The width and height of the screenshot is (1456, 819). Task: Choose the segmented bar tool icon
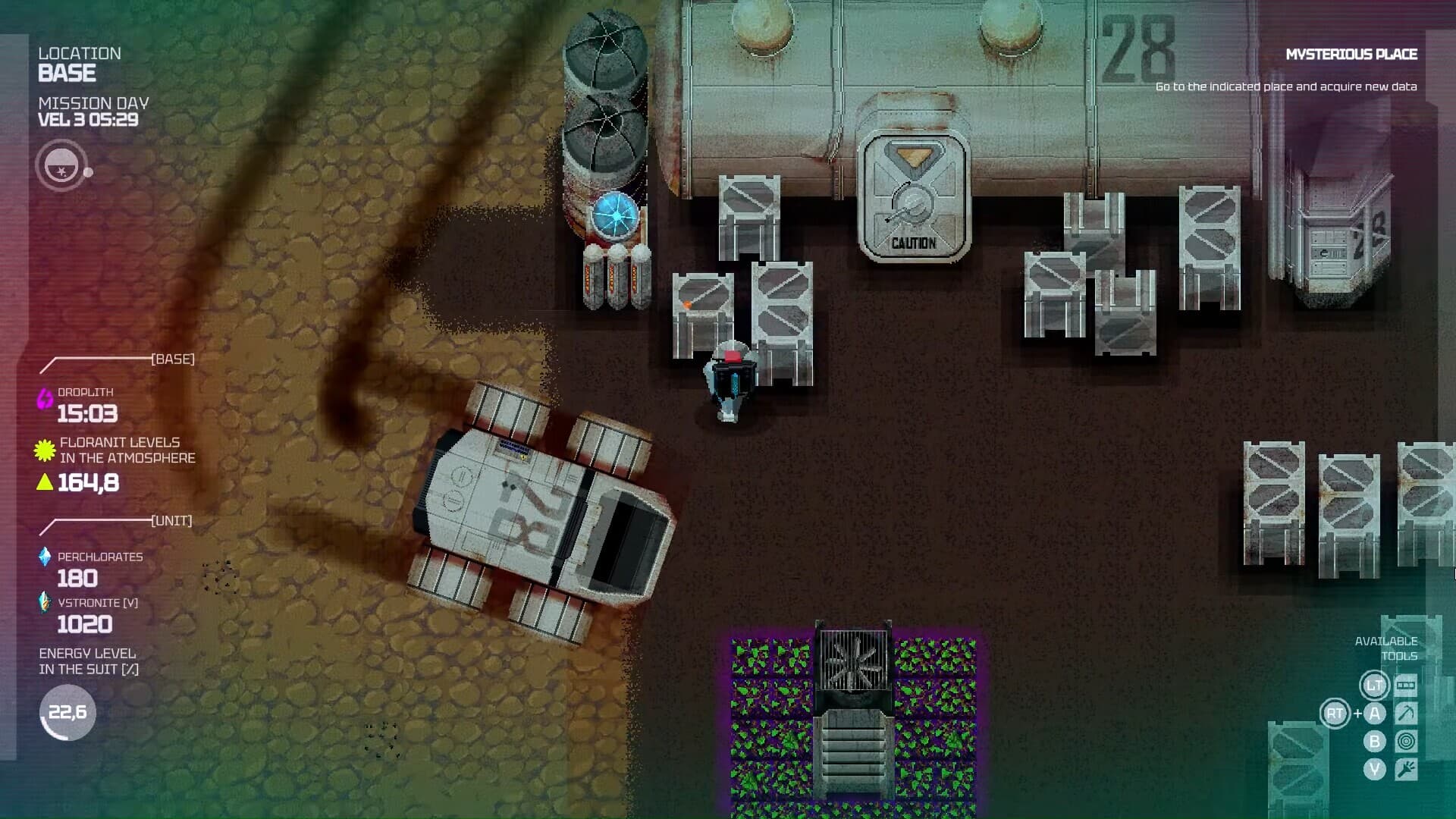[1405, 686]
